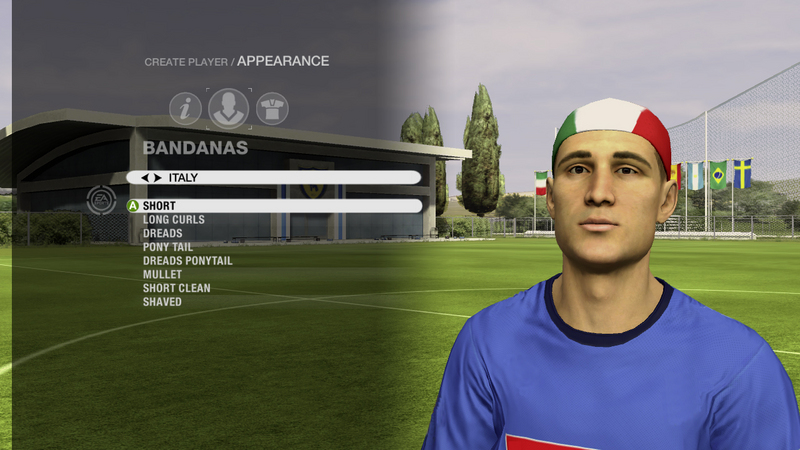
Task: Change the Italy bandana selector
Action: click(x=273, y=177)
